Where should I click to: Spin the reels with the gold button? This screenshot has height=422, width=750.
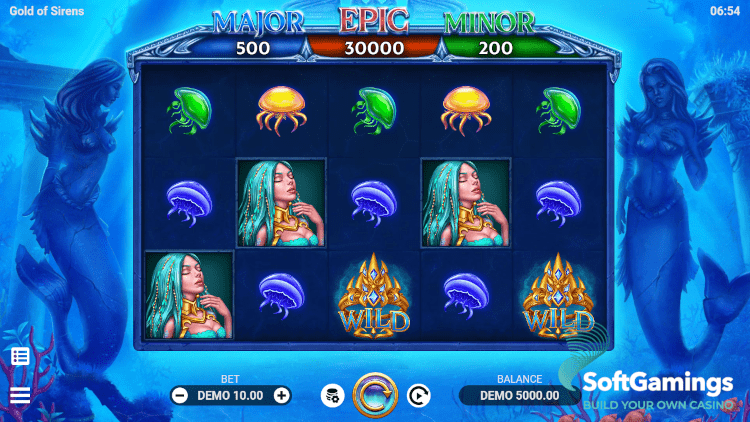point(375,394)
